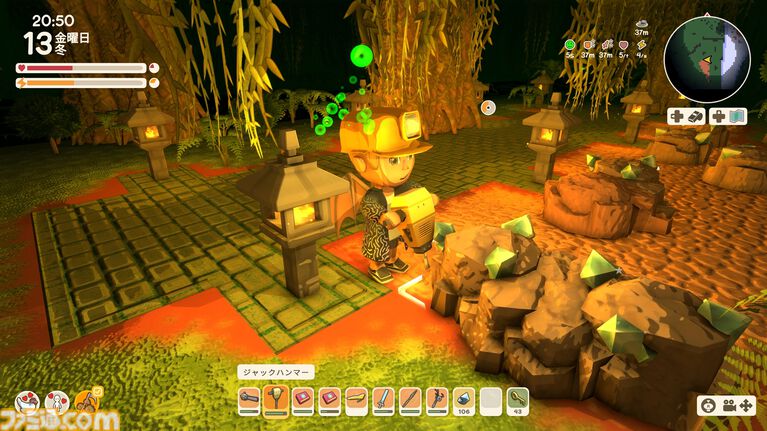
Task: Select the thin spear hotbar slot
Action: coord(410,400)
